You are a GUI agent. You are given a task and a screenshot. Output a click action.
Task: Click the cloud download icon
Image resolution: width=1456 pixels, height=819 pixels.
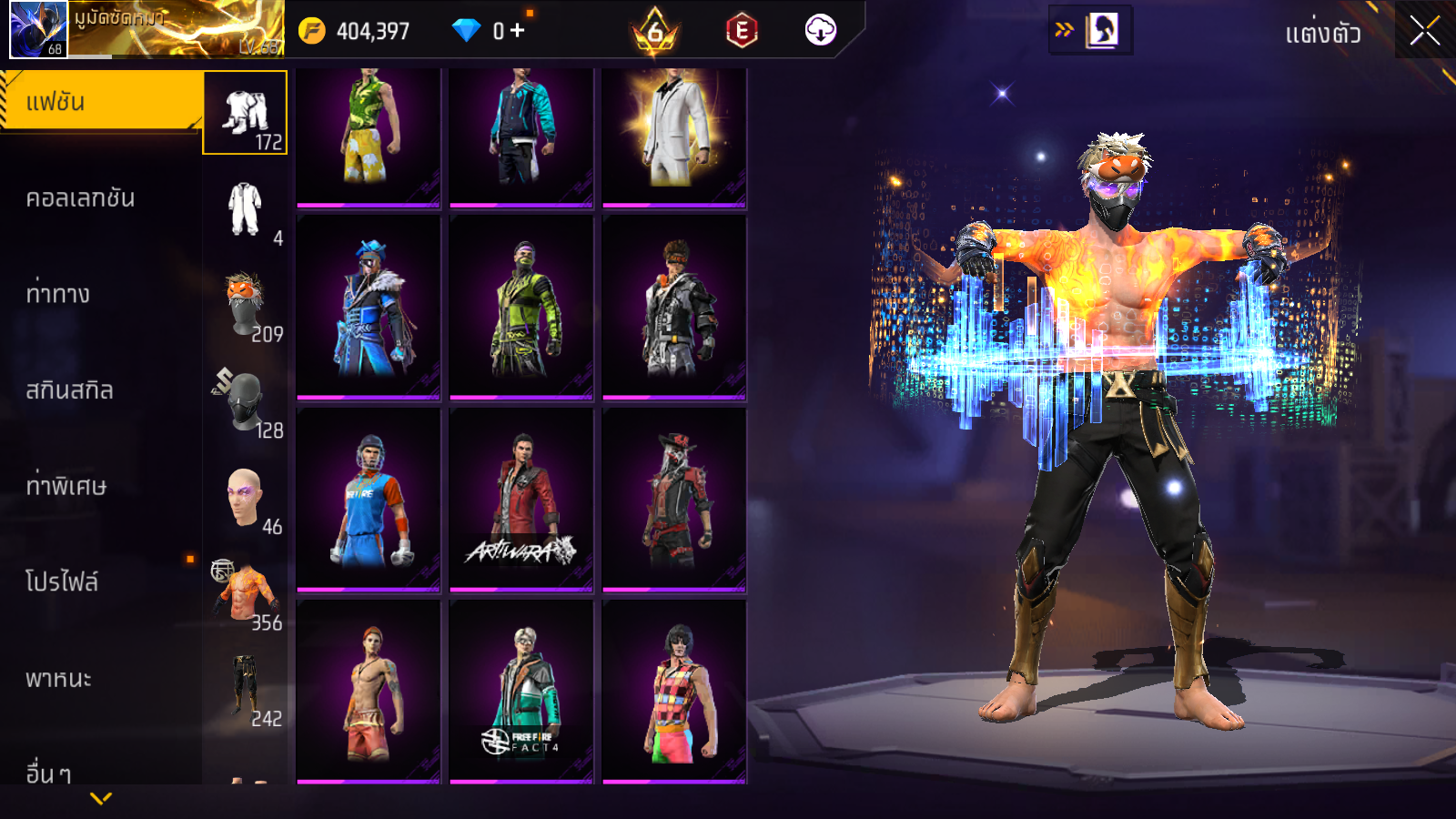(820, 31)
